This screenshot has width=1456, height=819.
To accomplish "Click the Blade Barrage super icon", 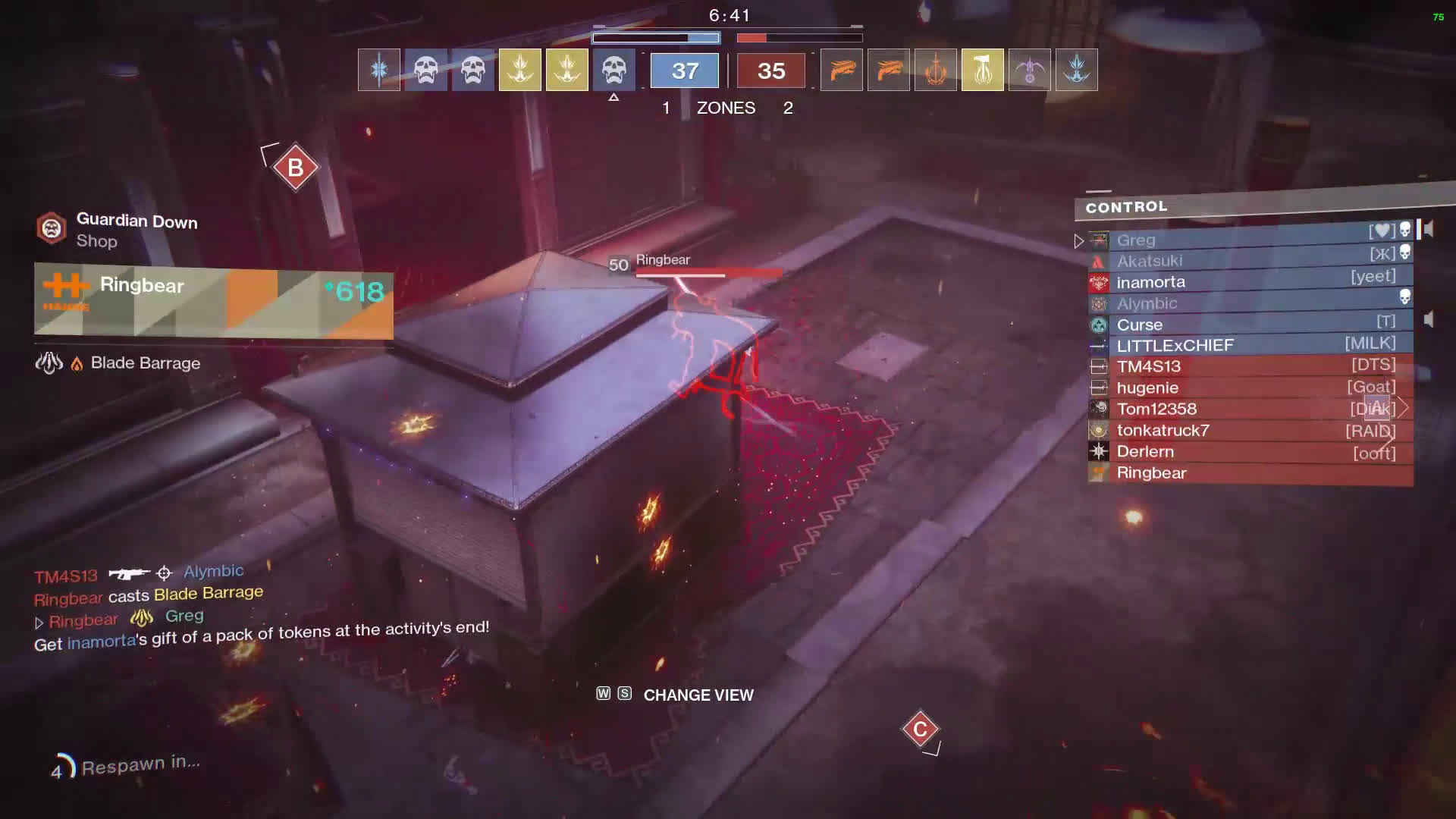I will 49,363.
